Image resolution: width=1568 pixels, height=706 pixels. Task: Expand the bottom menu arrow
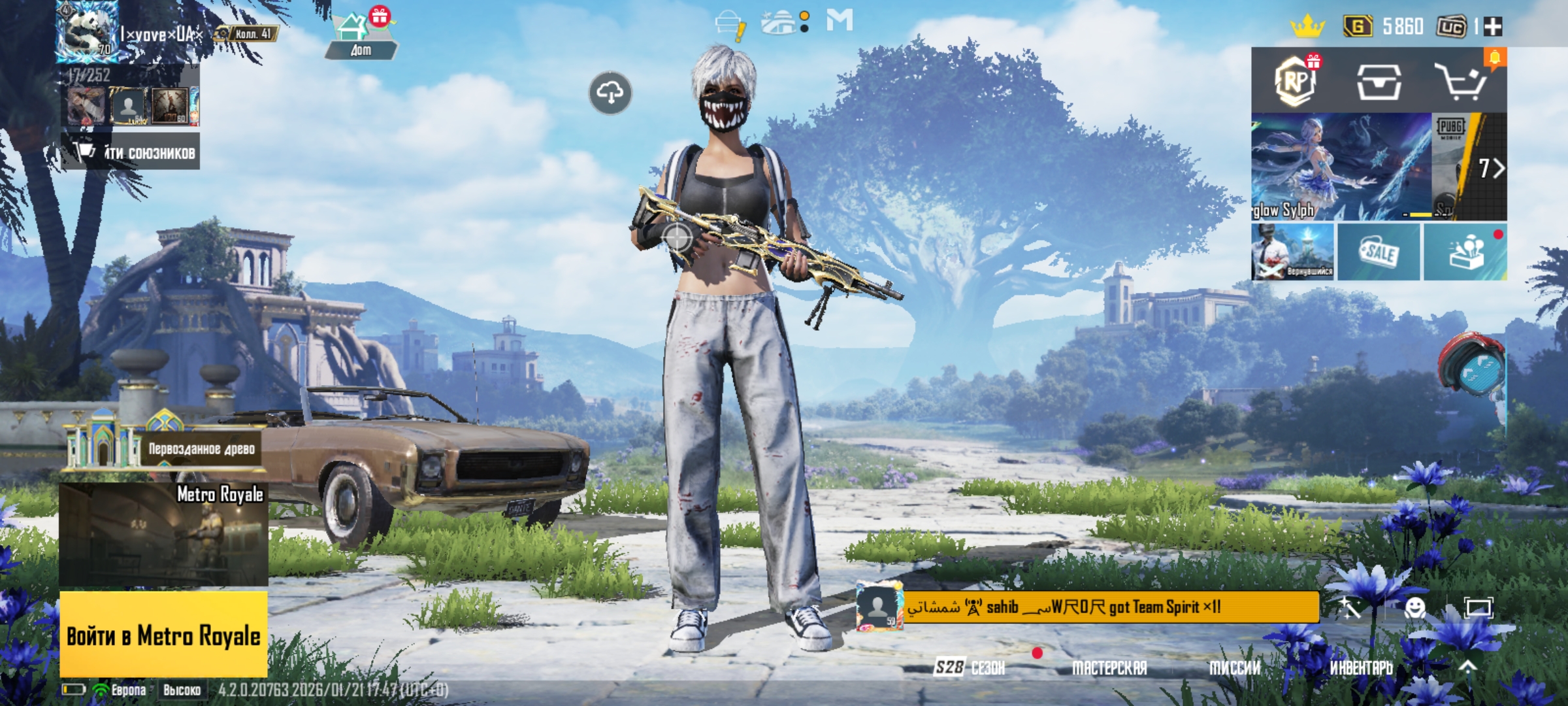[1468, 666]
